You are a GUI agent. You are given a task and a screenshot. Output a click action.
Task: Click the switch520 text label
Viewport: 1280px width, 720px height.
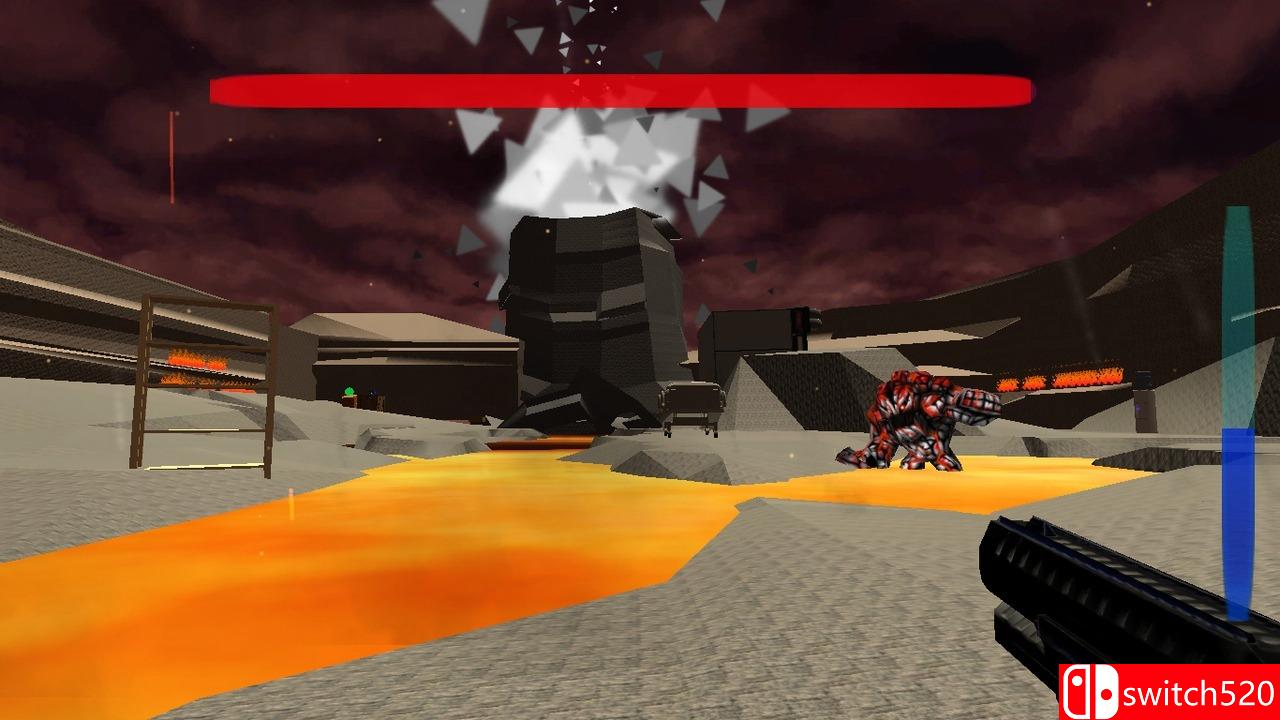pos(1196,689)
